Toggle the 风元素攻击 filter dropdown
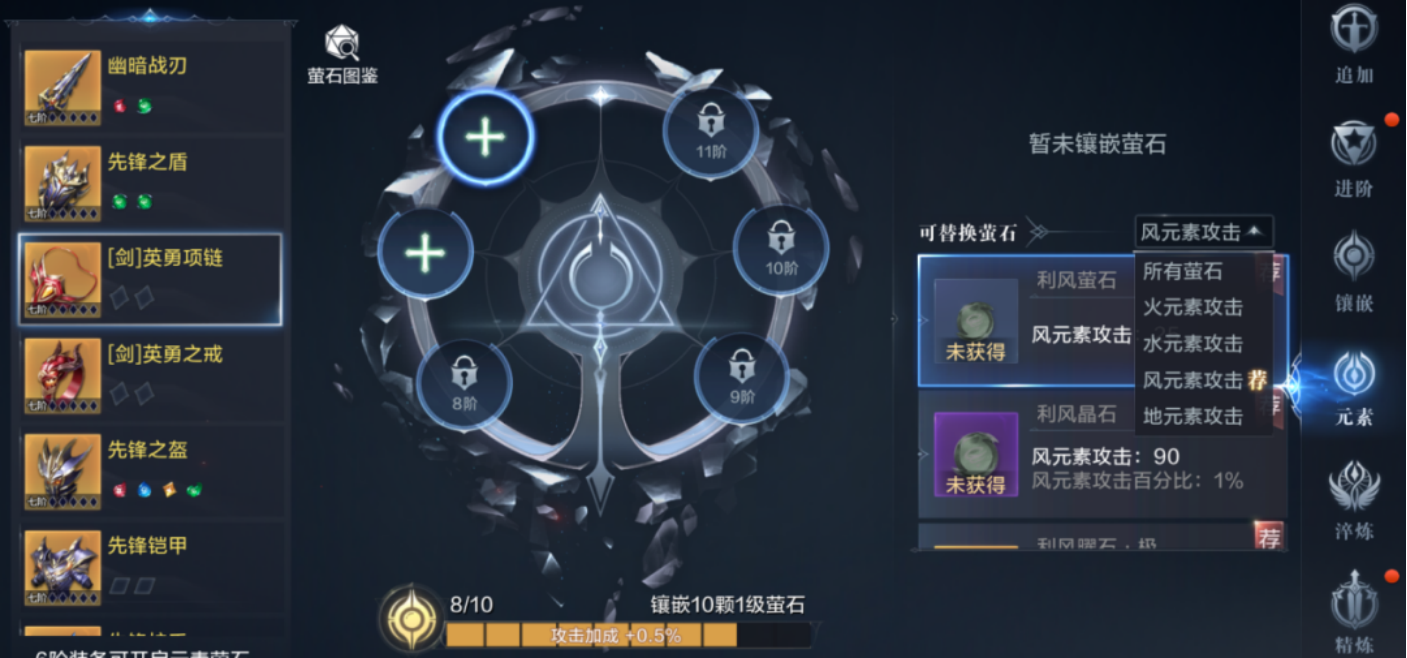This screenshot has width=1407, height=658. pos(1204,232)
